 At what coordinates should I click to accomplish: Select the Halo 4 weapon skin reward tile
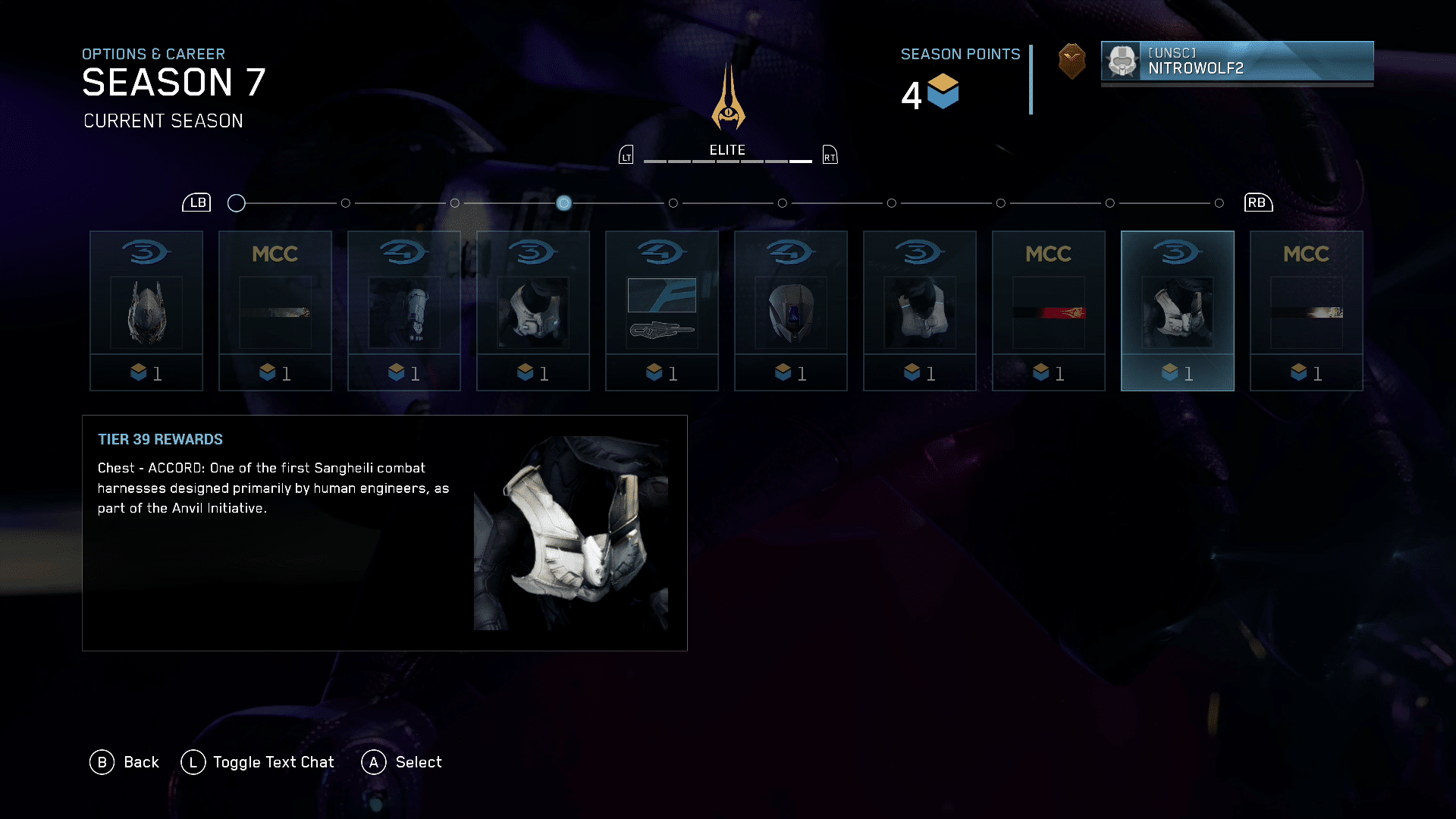(x=662, y=311)
